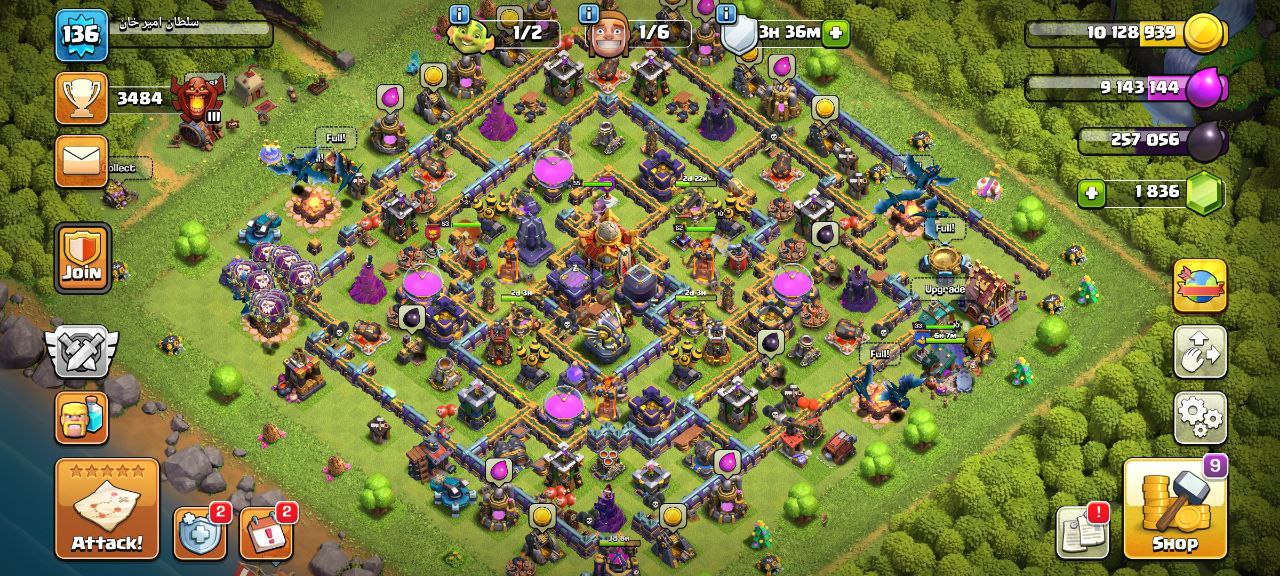This screenshot has width=1280, height=576.
Task: Tap the Attack! map button
Action: (107, 509)
